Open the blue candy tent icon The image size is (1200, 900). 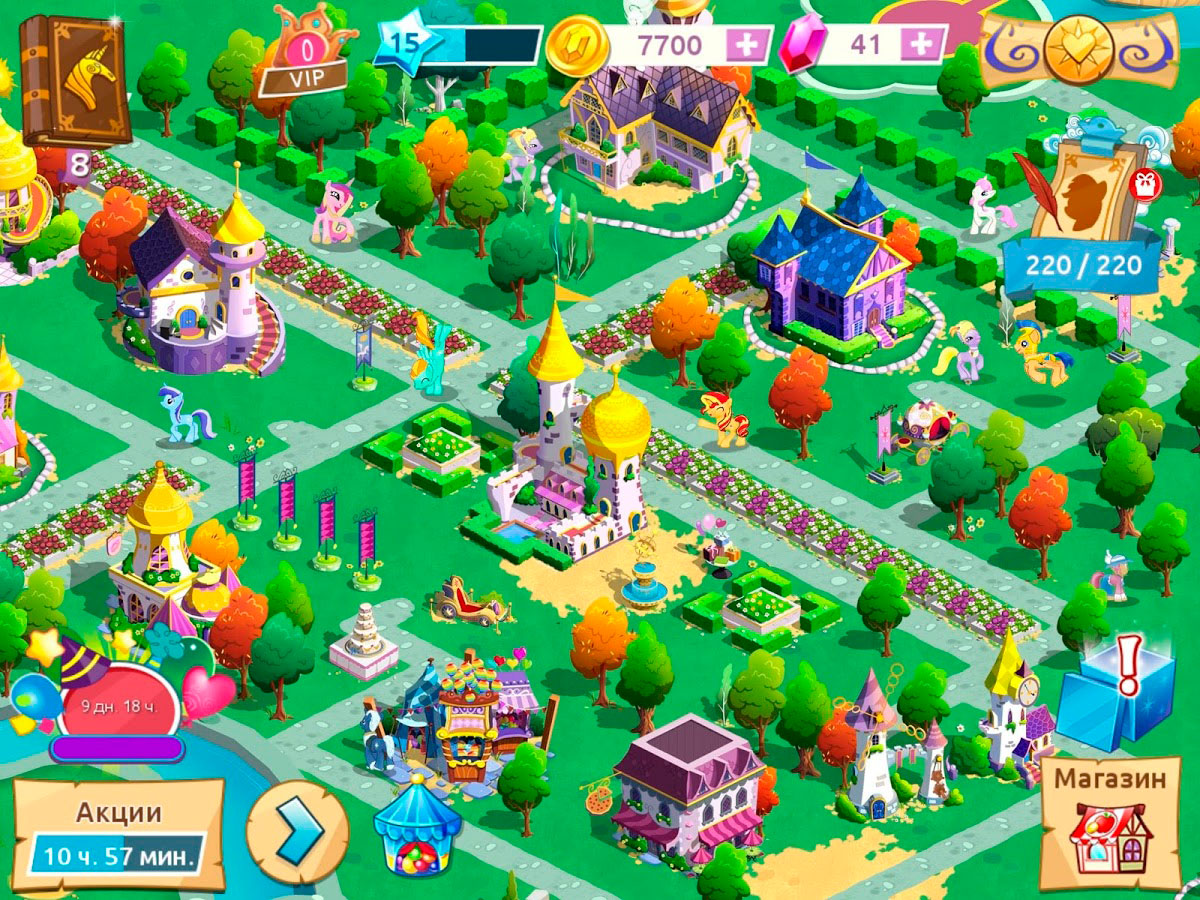(x=417, y=828)
